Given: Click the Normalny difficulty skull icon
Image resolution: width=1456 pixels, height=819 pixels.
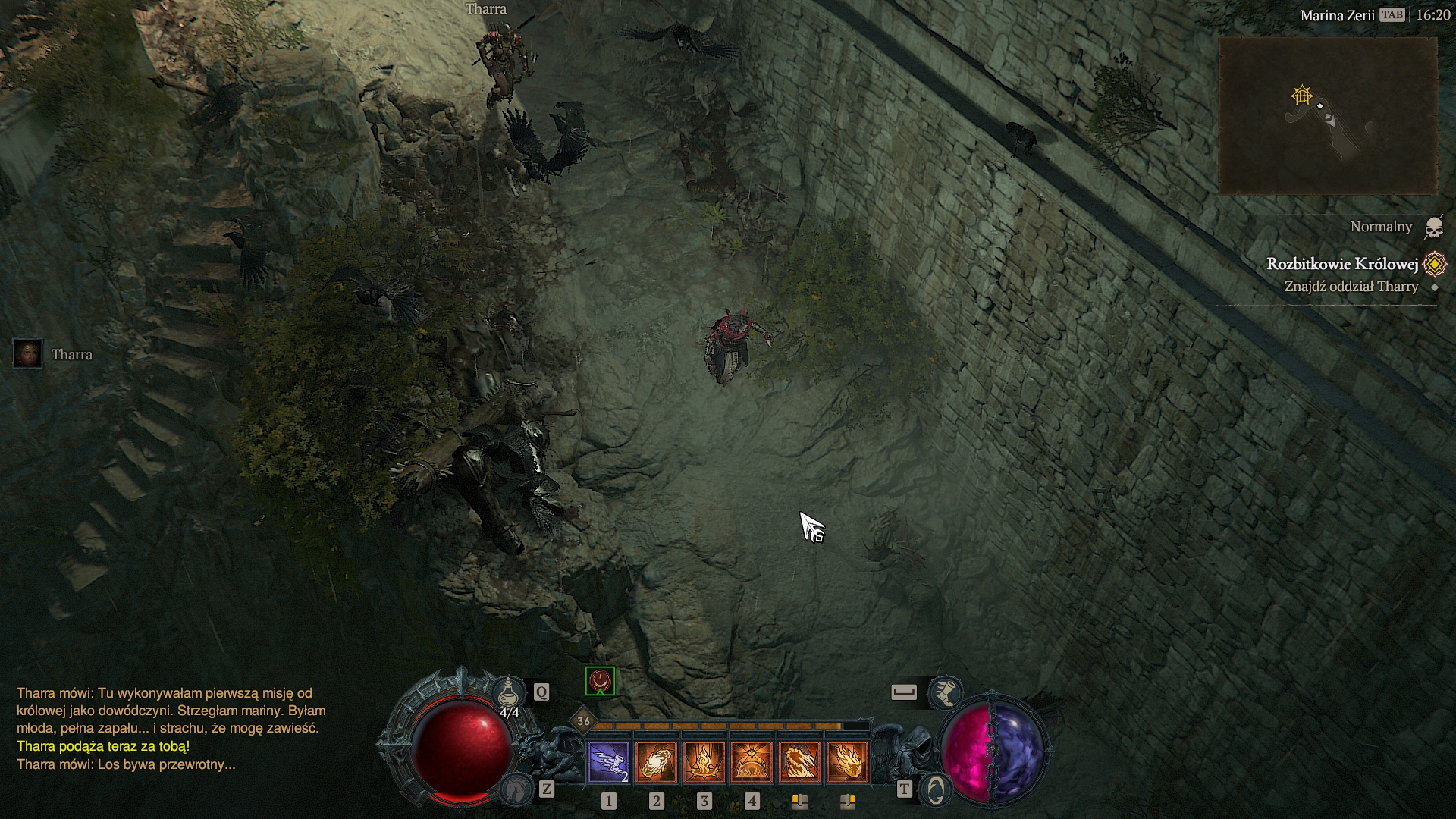Looking at the screenshot, I should (x=1433, y=227).
